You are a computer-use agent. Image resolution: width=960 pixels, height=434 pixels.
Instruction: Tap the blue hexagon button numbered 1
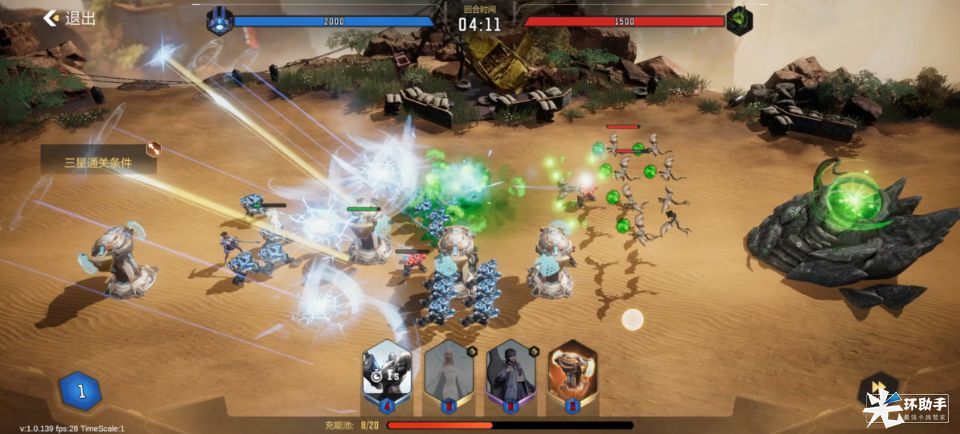(x=81, y=392)
